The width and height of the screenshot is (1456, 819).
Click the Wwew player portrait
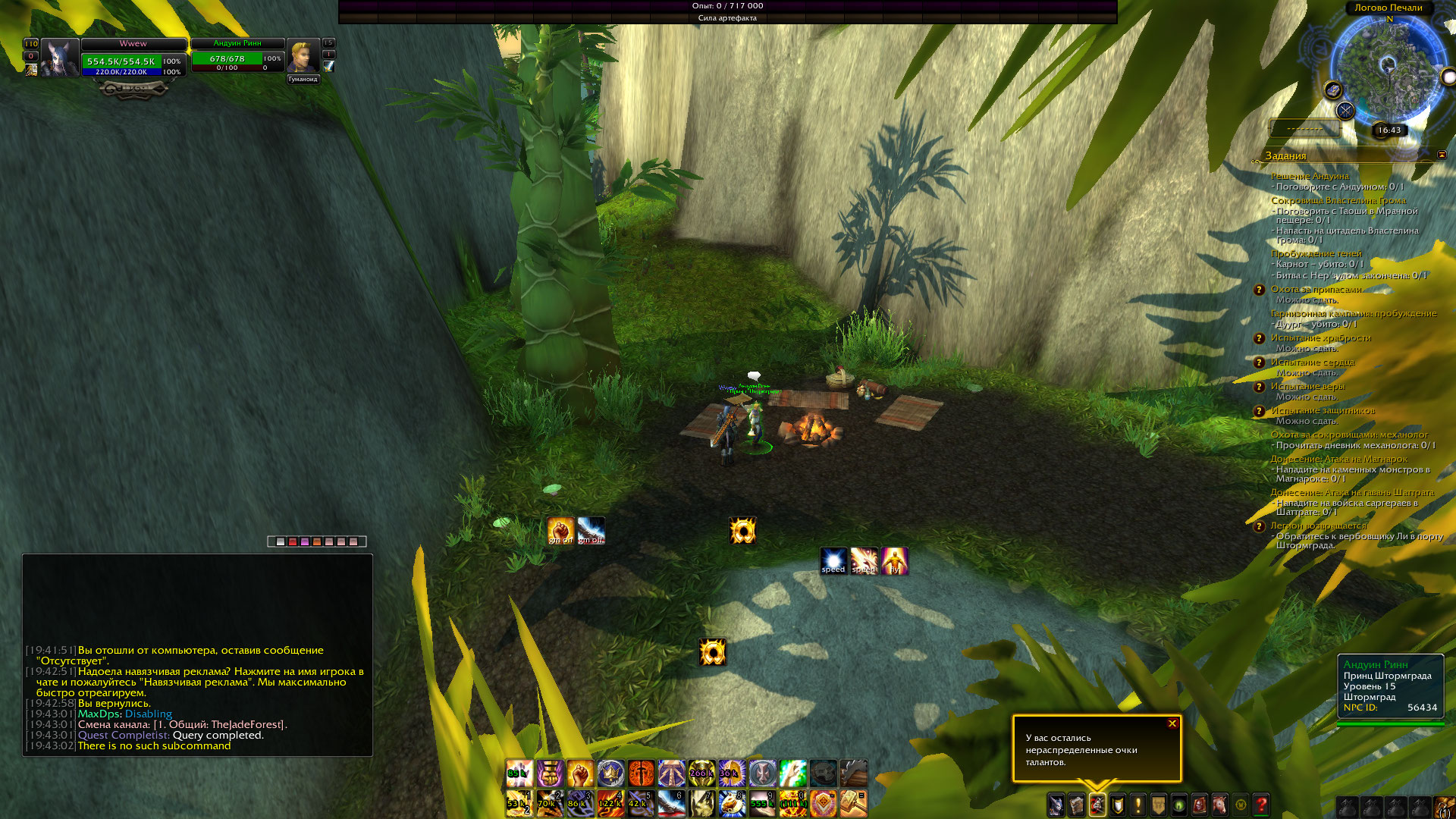point(60,58)
